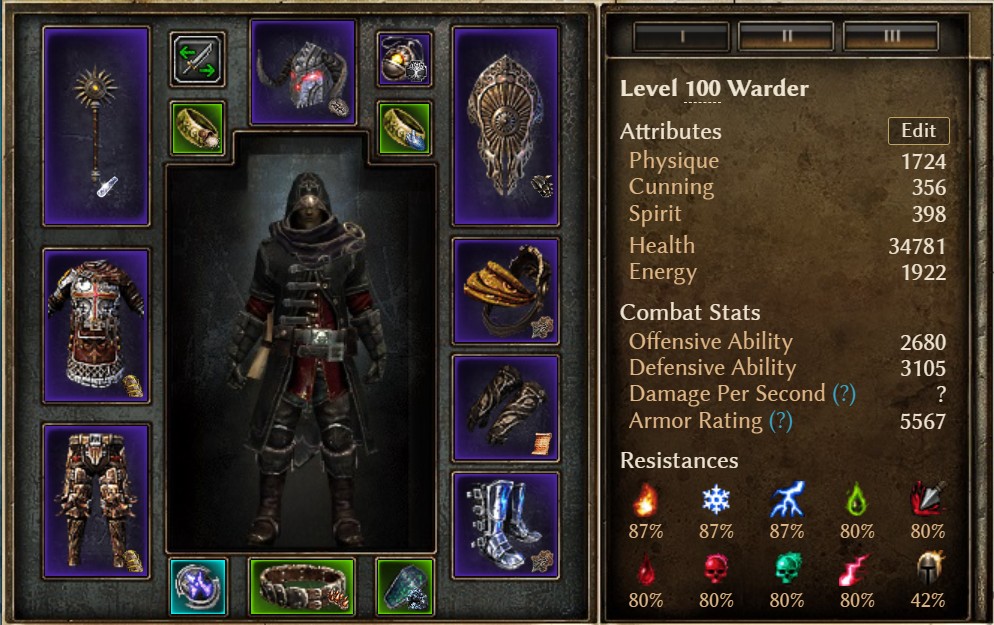Image resolution: width=994 pixels, height=625 pixels.
Task: Show the Armor Rating help tooltip
Action: point(783,422)
